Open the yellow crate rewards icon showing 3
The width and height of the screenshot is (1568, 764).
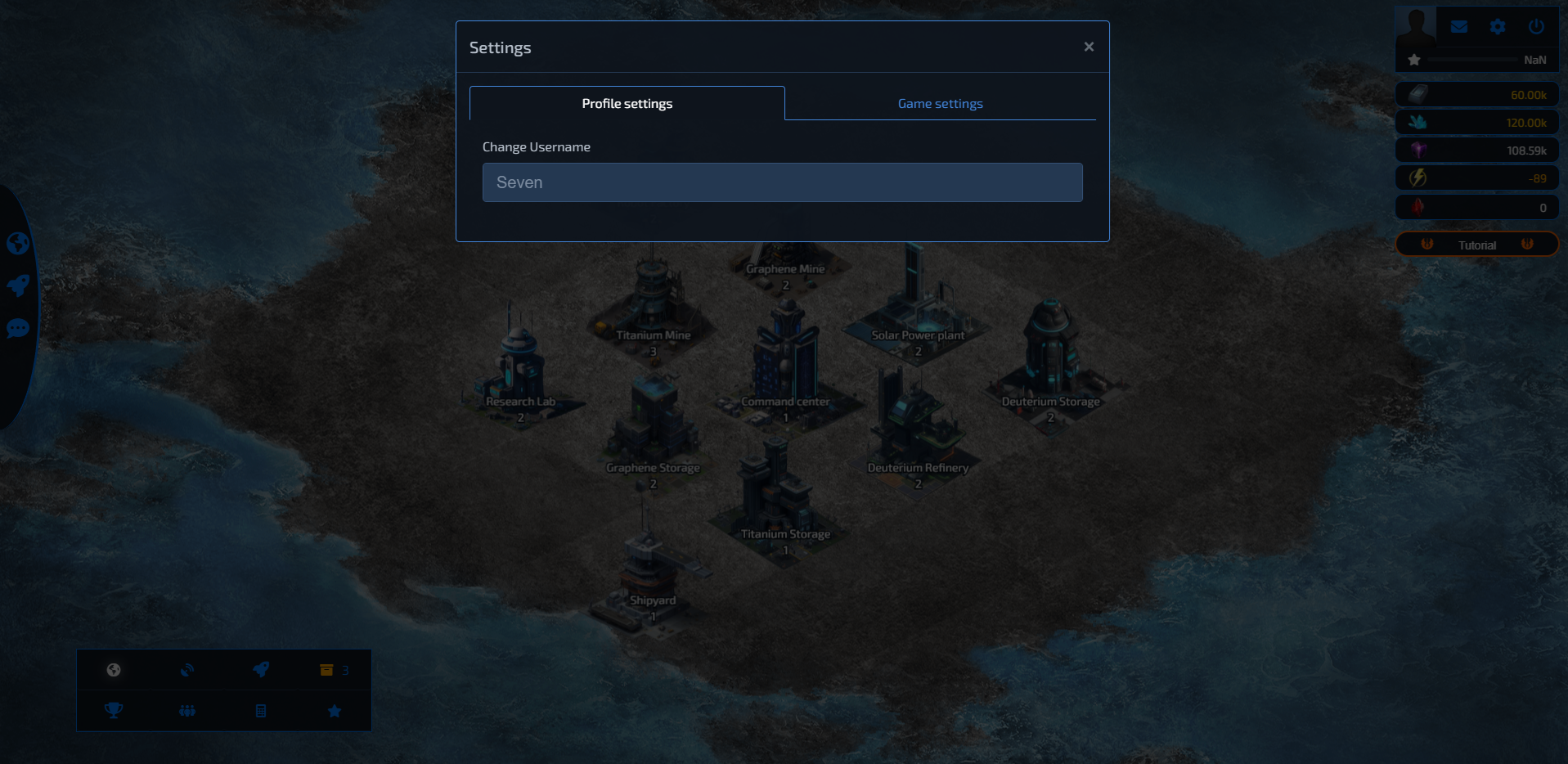point(327,670)
